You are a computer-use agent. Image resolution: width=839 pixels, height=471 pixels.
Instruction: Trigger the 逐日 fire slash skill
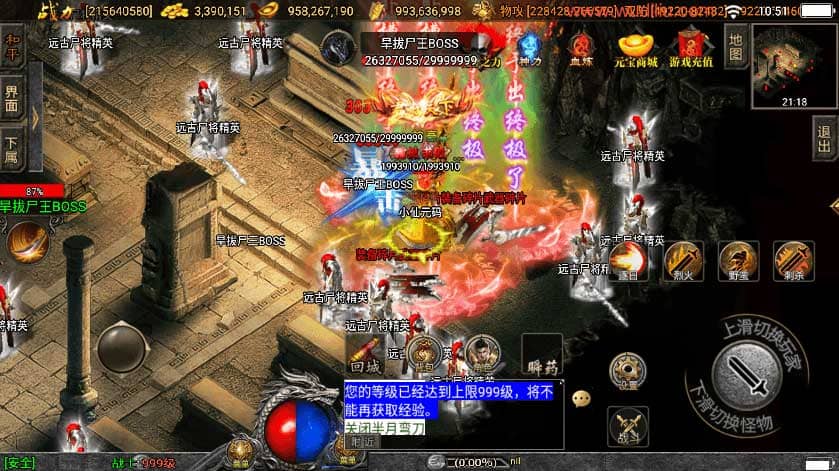click(630, 260)
